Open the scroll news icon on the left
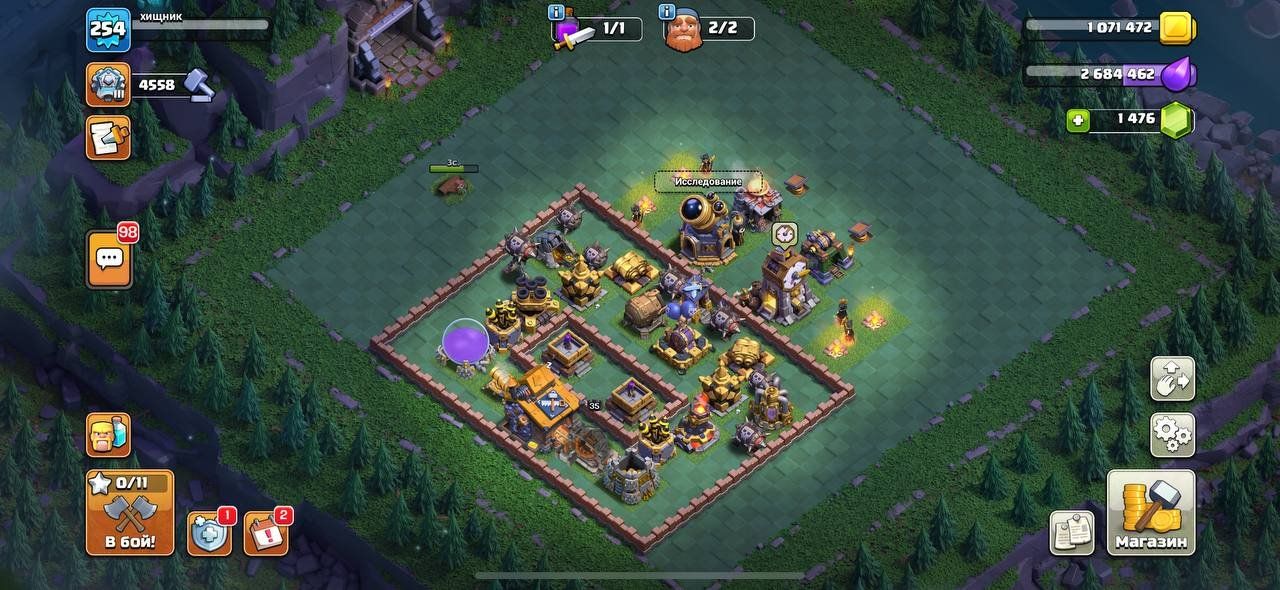The image size is (1280, 590). coord(108,138)
